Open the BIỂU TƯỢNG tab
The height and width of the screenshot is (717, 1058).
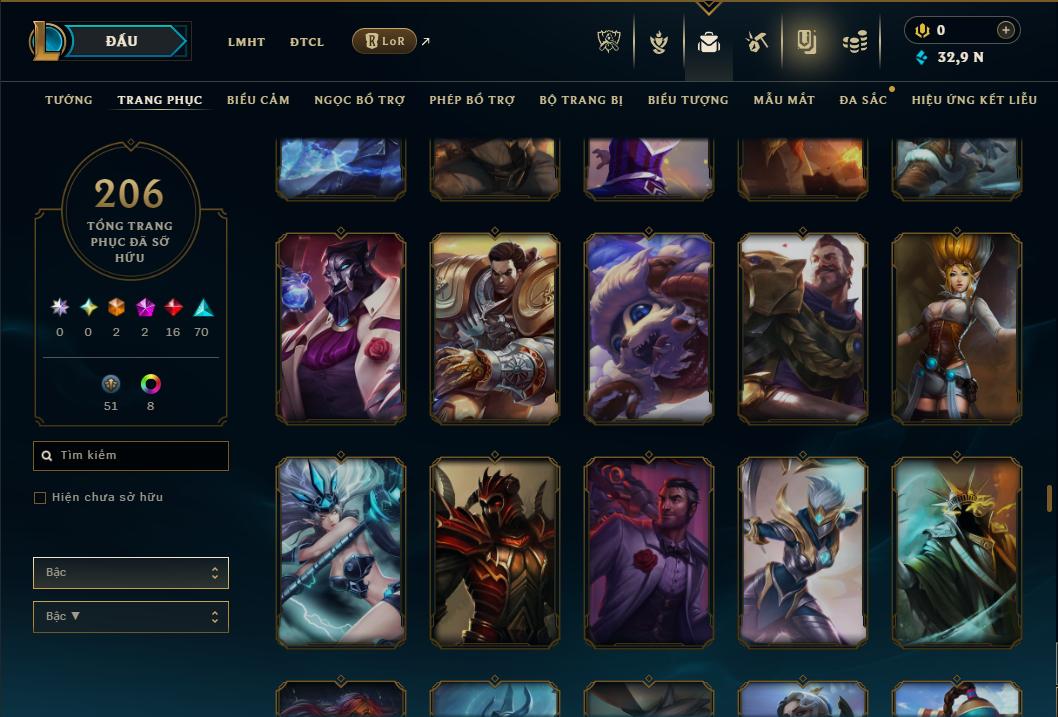point(688,100)
